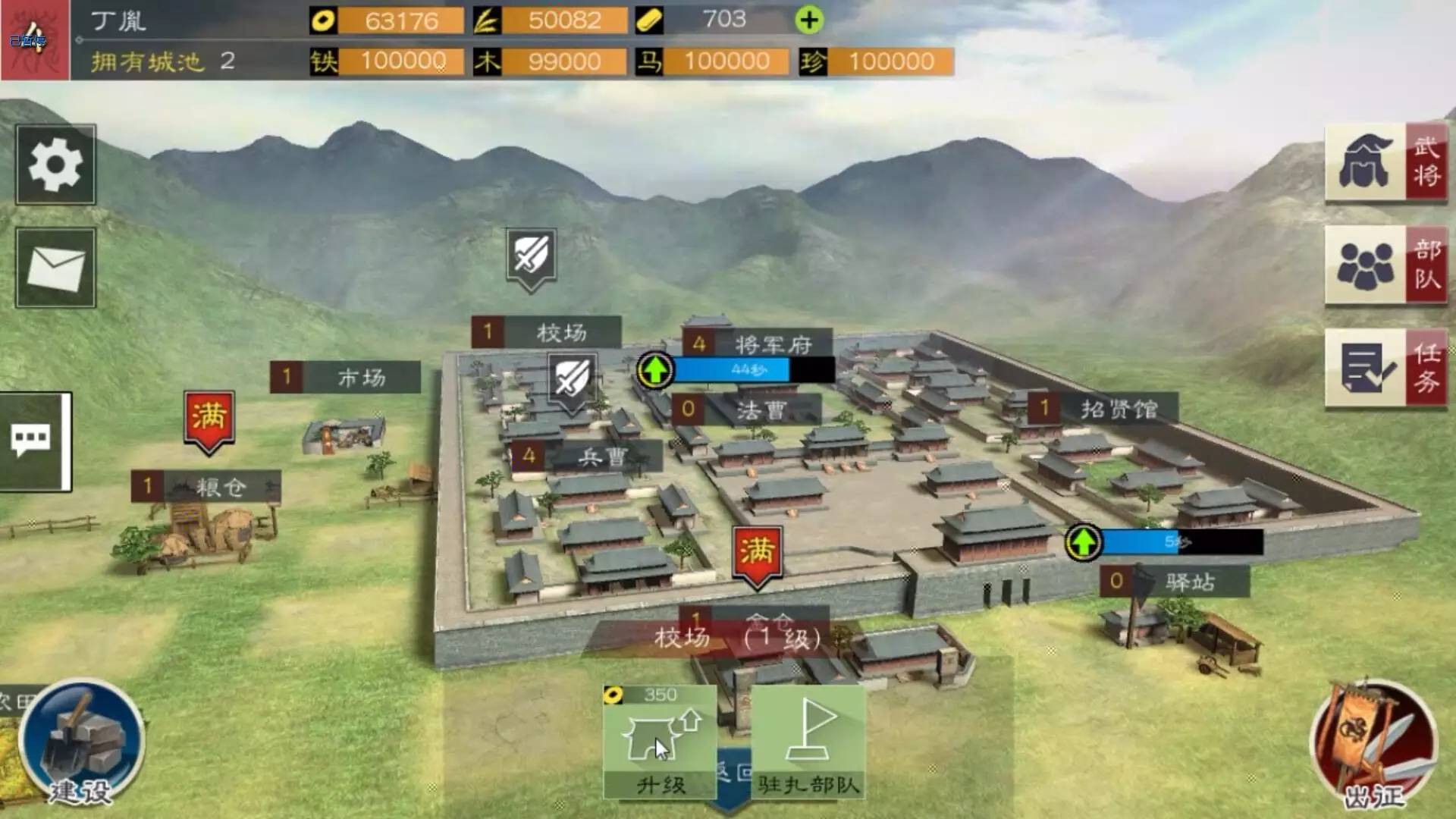Click the green plus to add gold bars

click(x=809, y=20)
